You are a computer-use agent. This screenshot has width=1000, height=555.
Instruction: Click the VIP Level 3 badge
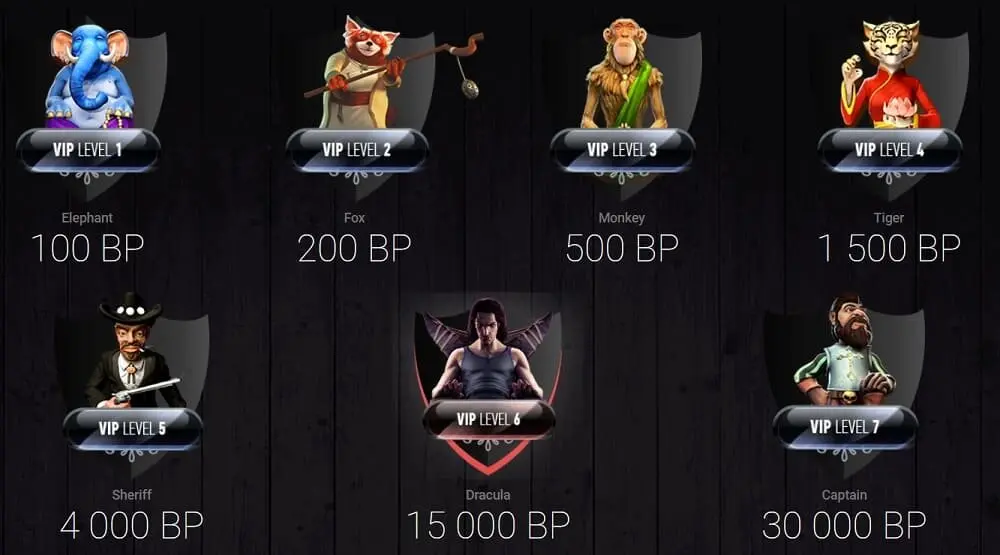pyautogui.click(x=622, y=151)
